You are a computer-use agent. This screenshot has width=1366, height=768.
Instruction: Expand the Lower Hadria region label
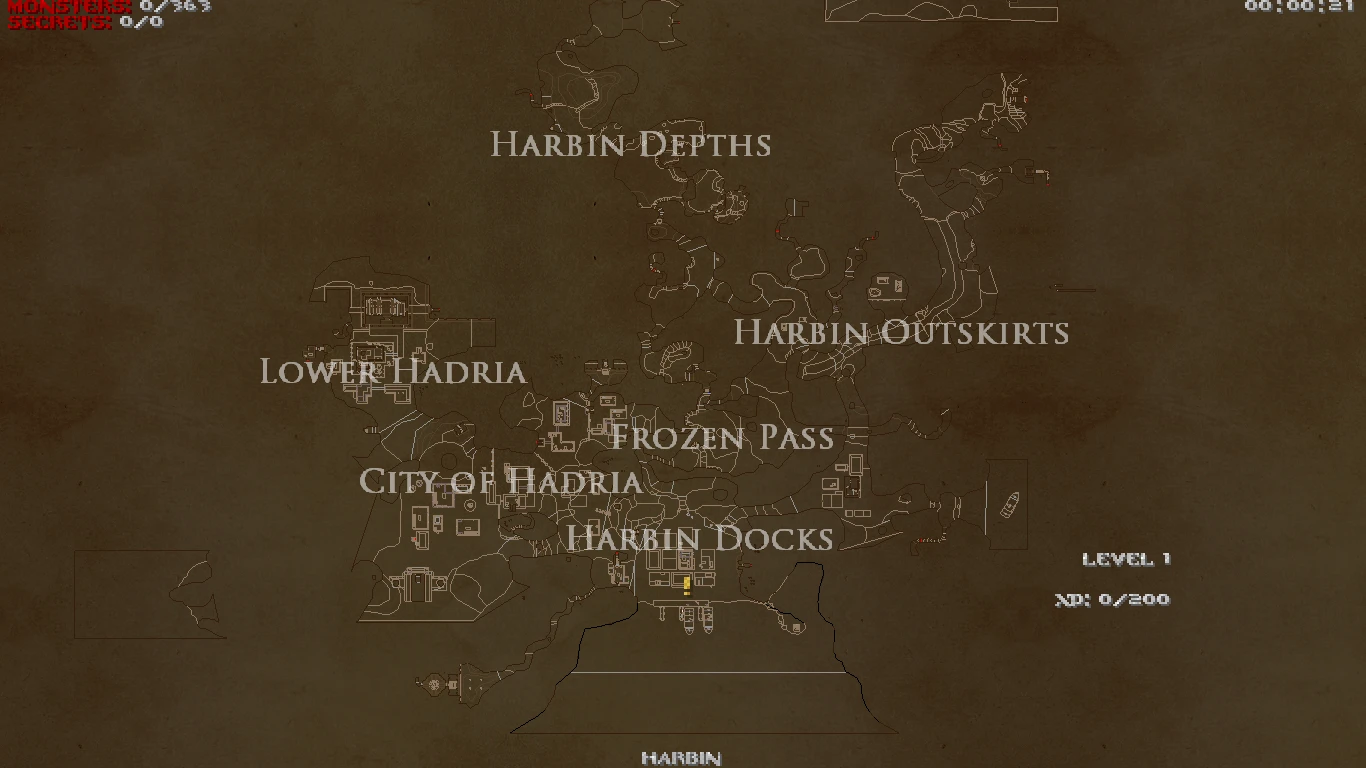click(x=392, y=373)
